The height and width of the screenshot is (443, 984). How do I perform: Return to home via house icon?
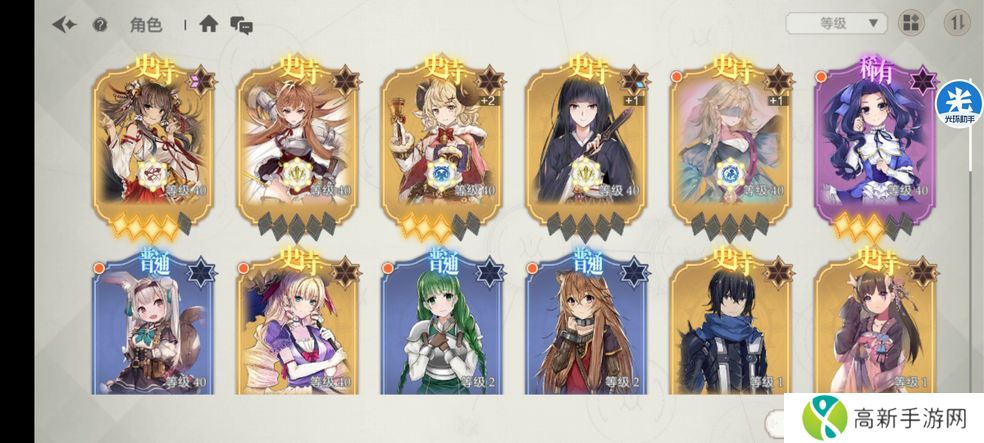click(208, 24)
